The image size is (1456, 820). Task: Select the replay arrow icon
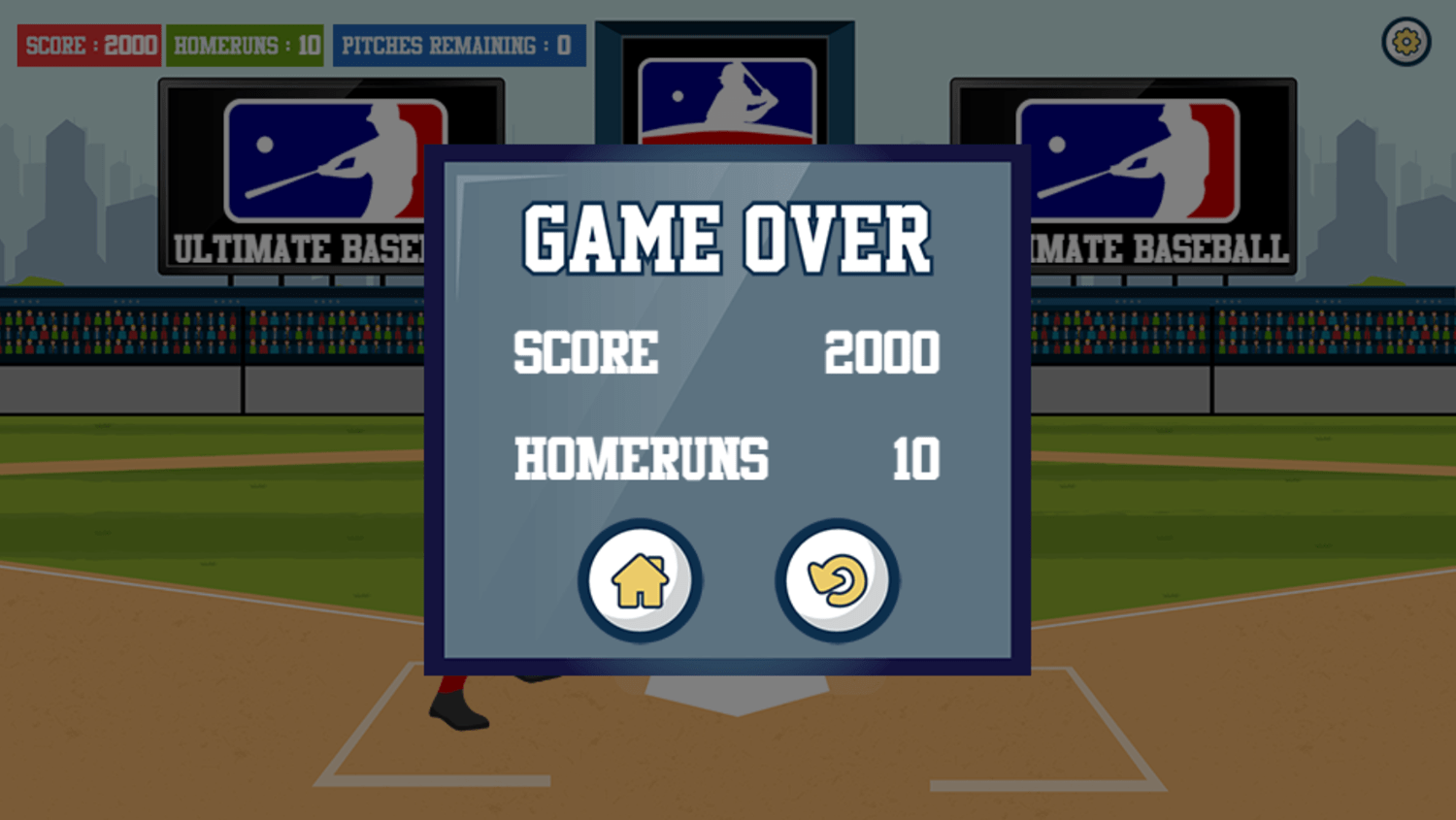tap(836, 579)
